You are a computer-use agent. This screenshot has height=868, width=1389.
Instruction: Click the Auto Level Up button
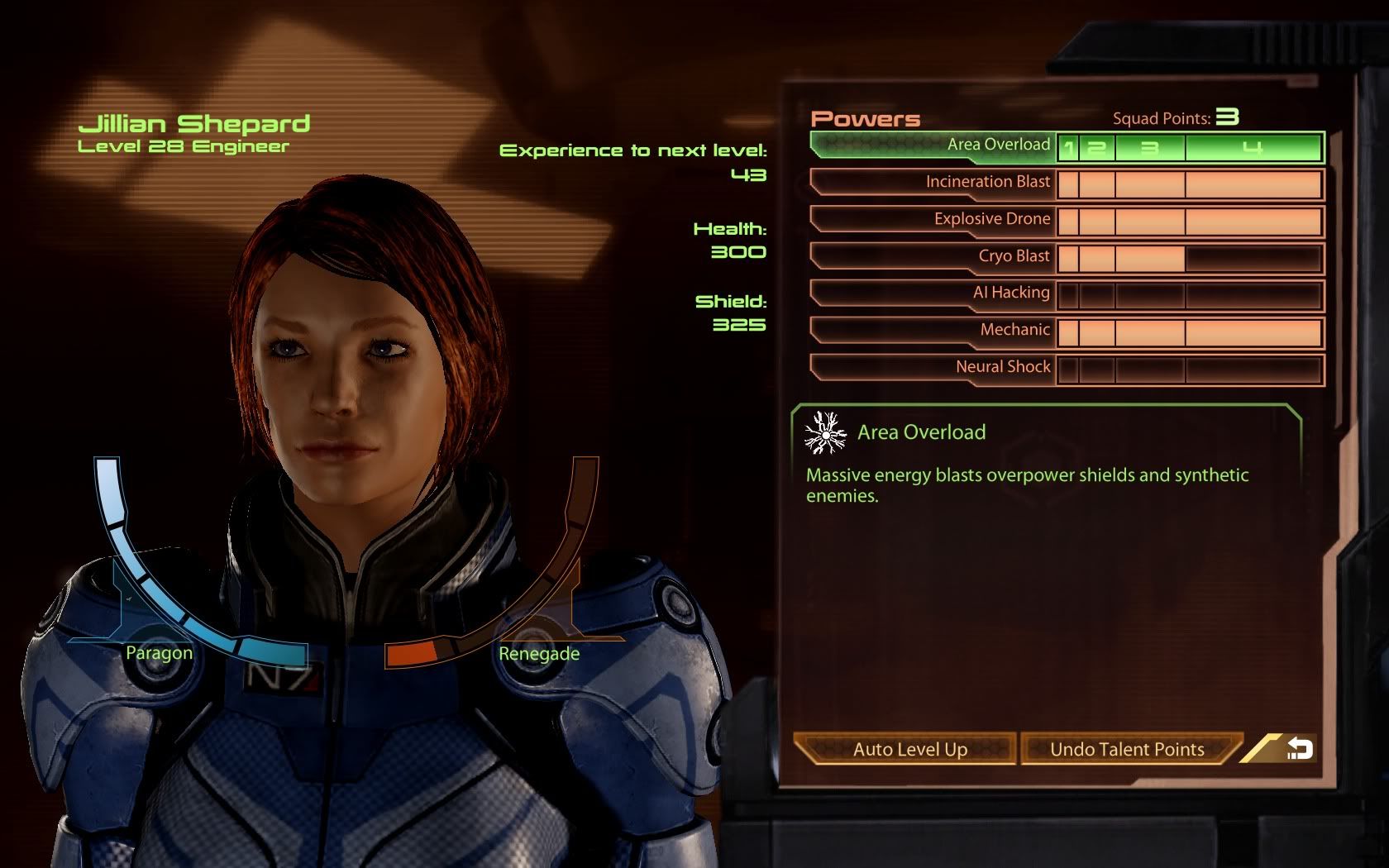tap(908, 749)
